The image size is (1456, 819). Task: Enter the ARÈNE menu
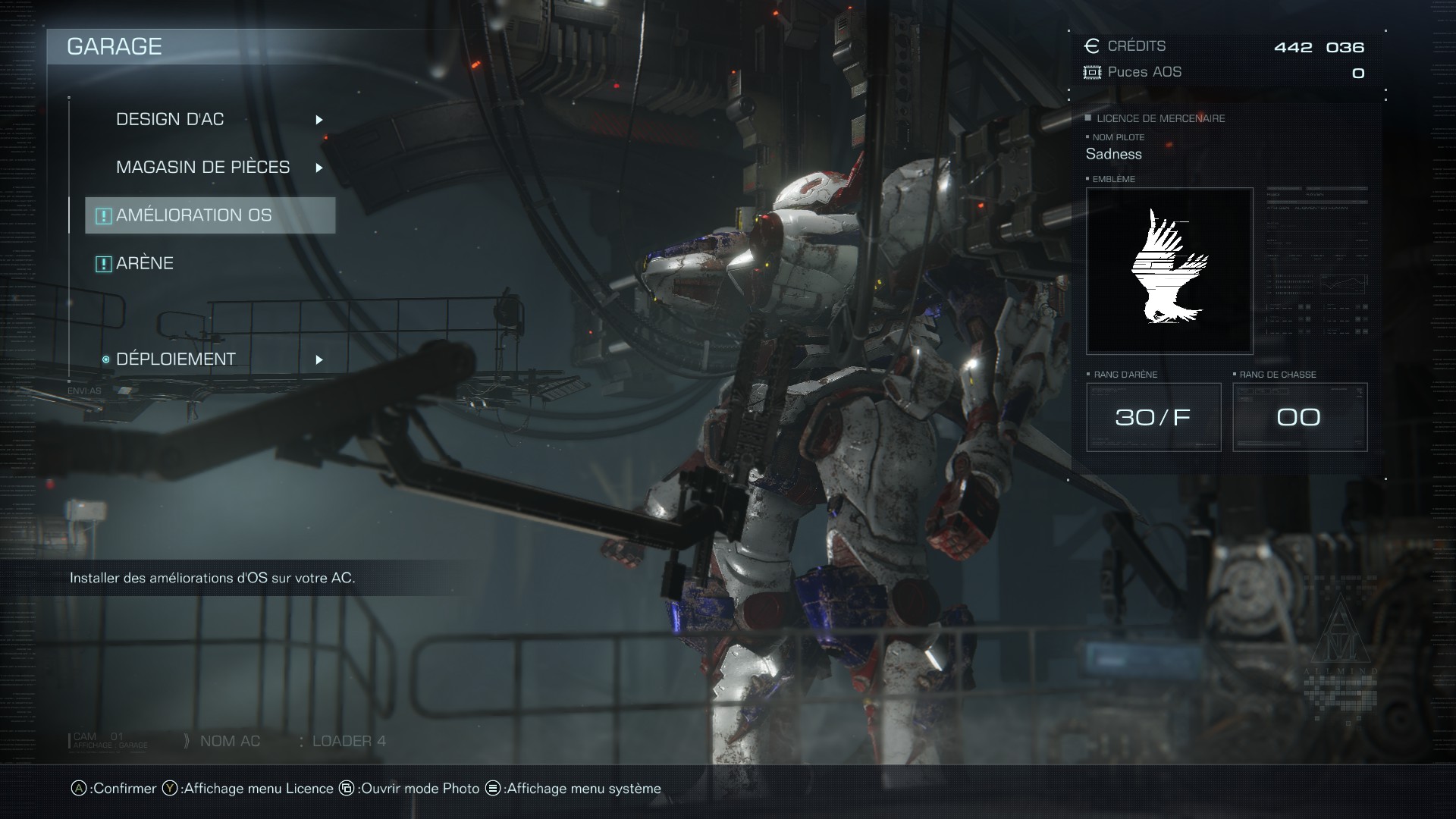(x=145, y=263)
